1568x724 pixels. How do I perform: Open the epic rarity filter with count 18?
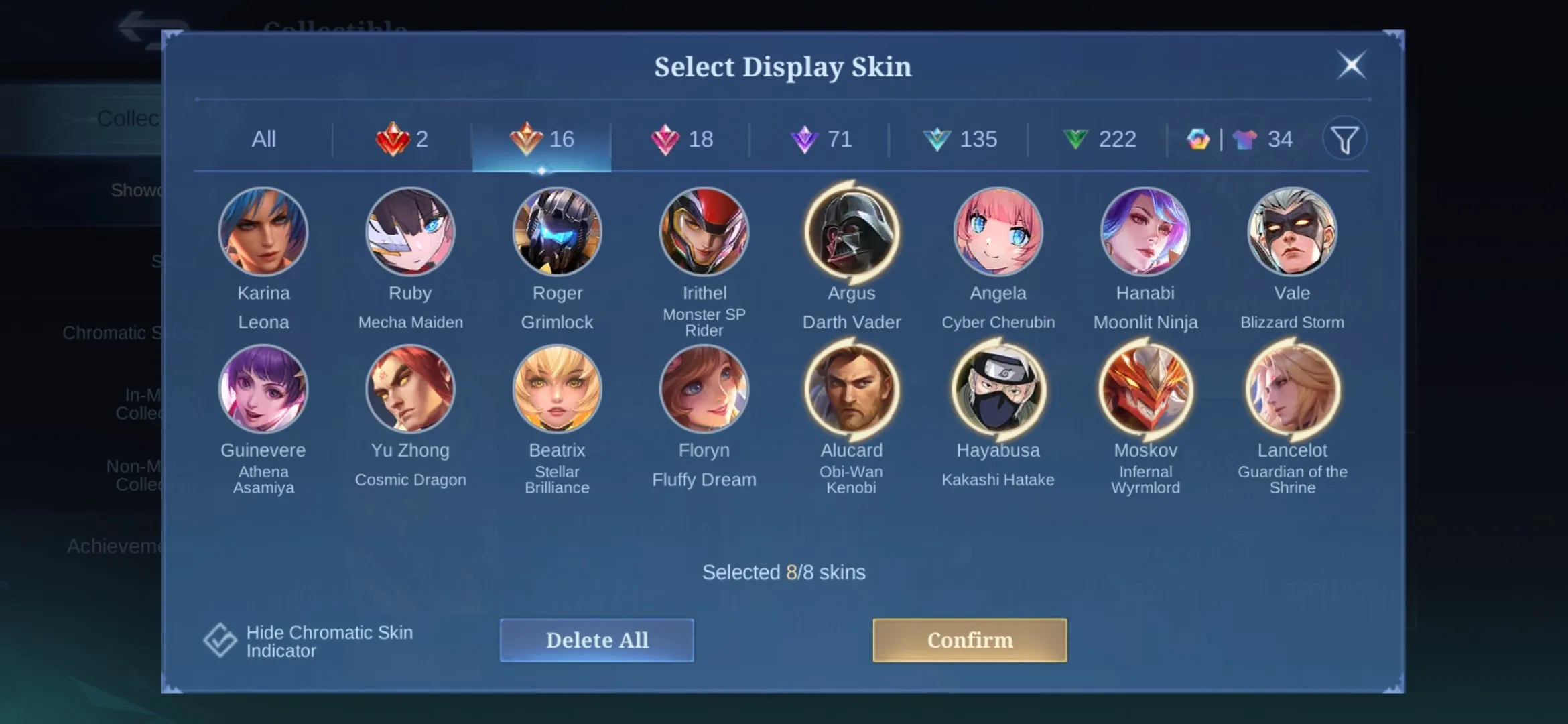point(683,139)
